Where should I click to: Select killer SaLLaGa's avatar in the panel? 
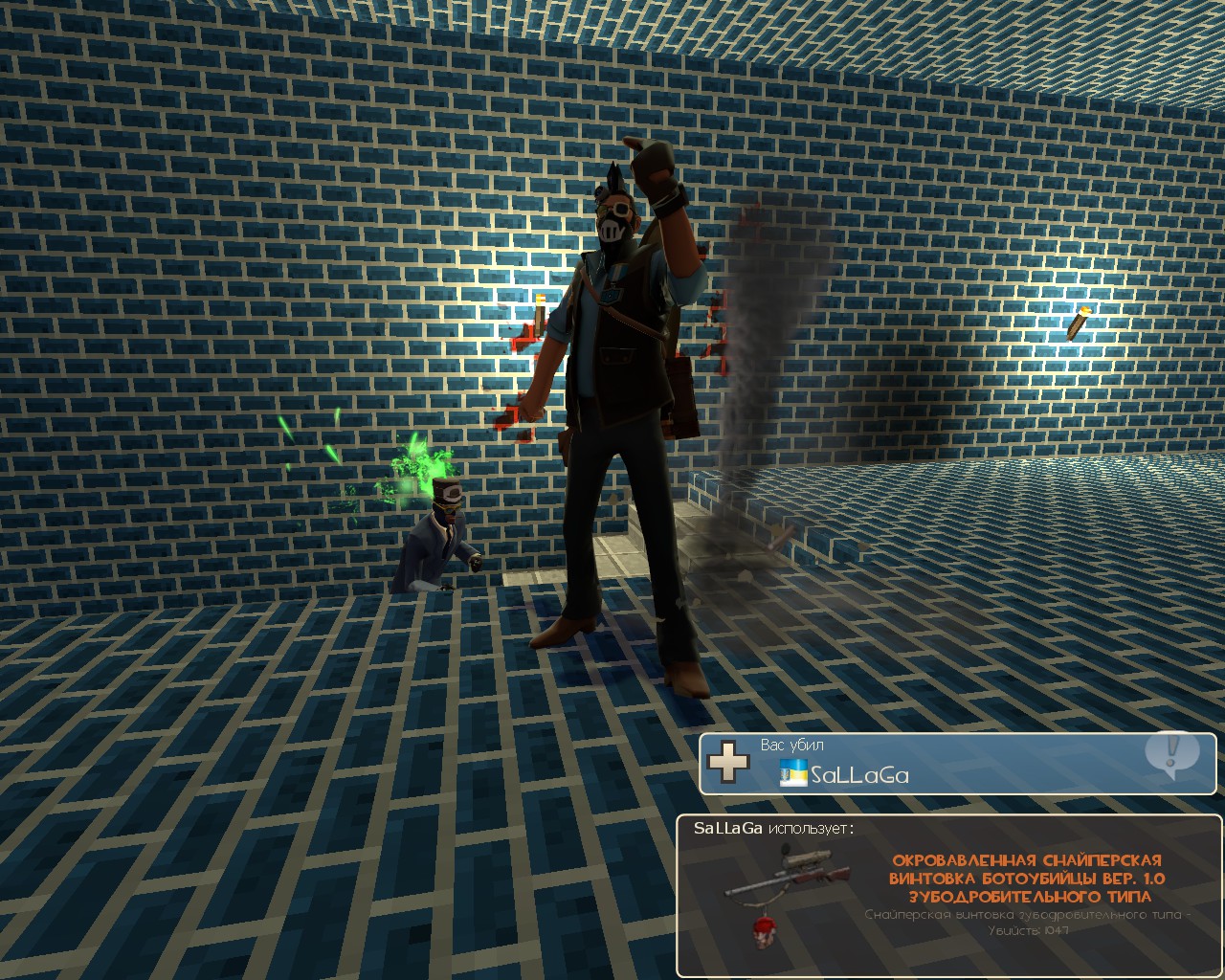[x=793, y=773]
